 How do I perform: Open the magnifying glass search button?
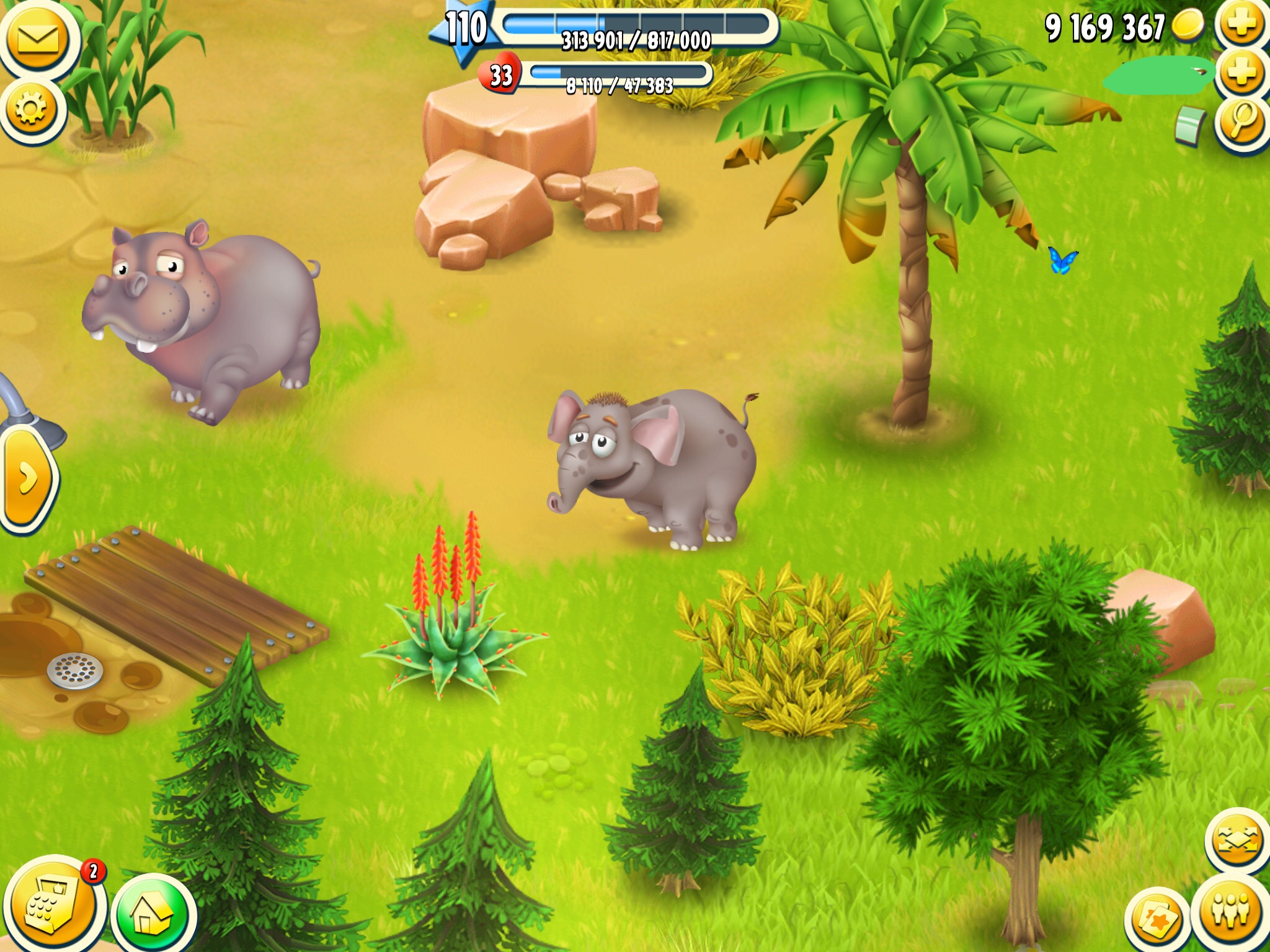click(1241, 121)
